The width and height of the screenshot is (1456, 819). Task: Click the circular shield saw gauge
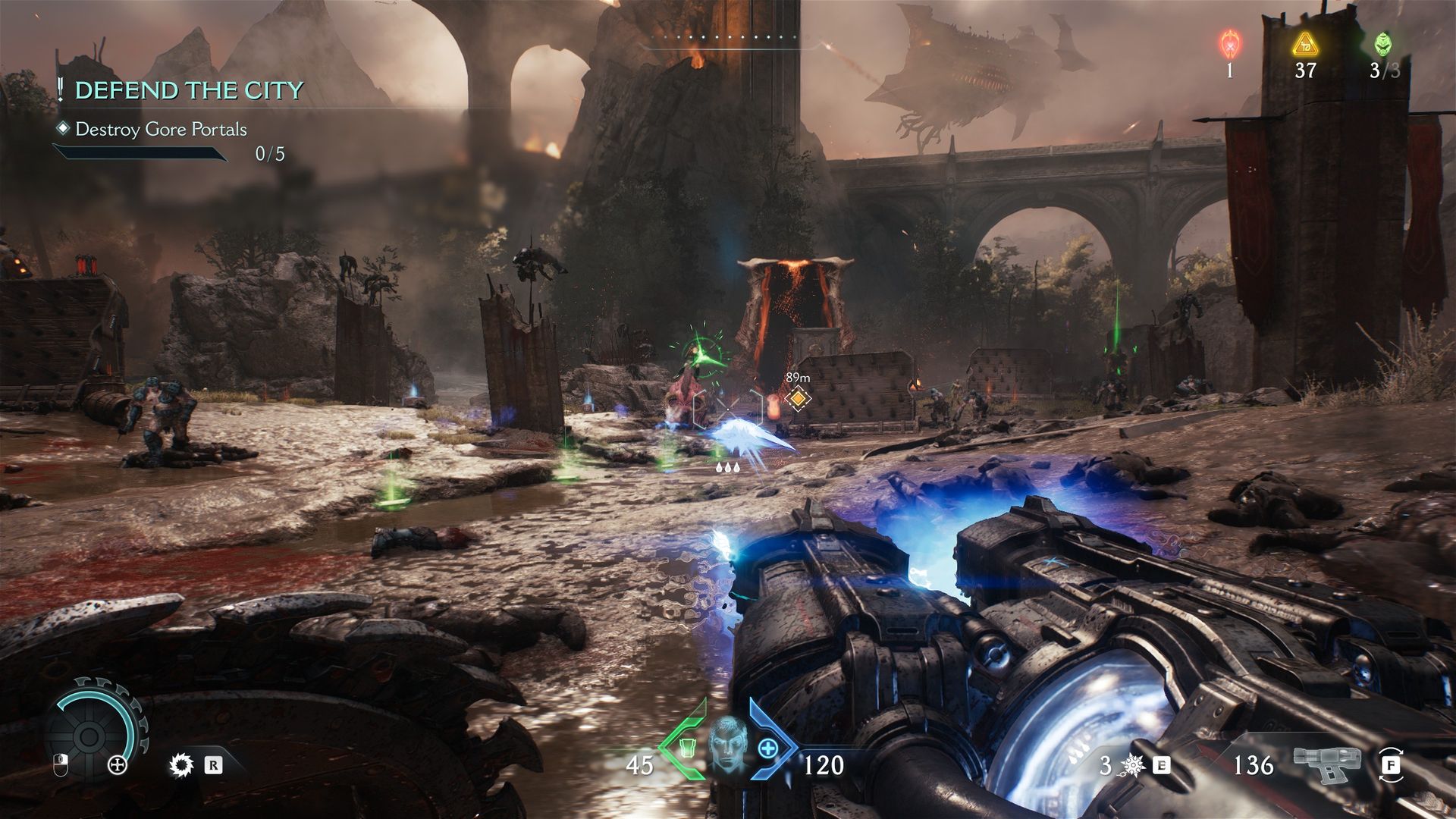point(89,735)
